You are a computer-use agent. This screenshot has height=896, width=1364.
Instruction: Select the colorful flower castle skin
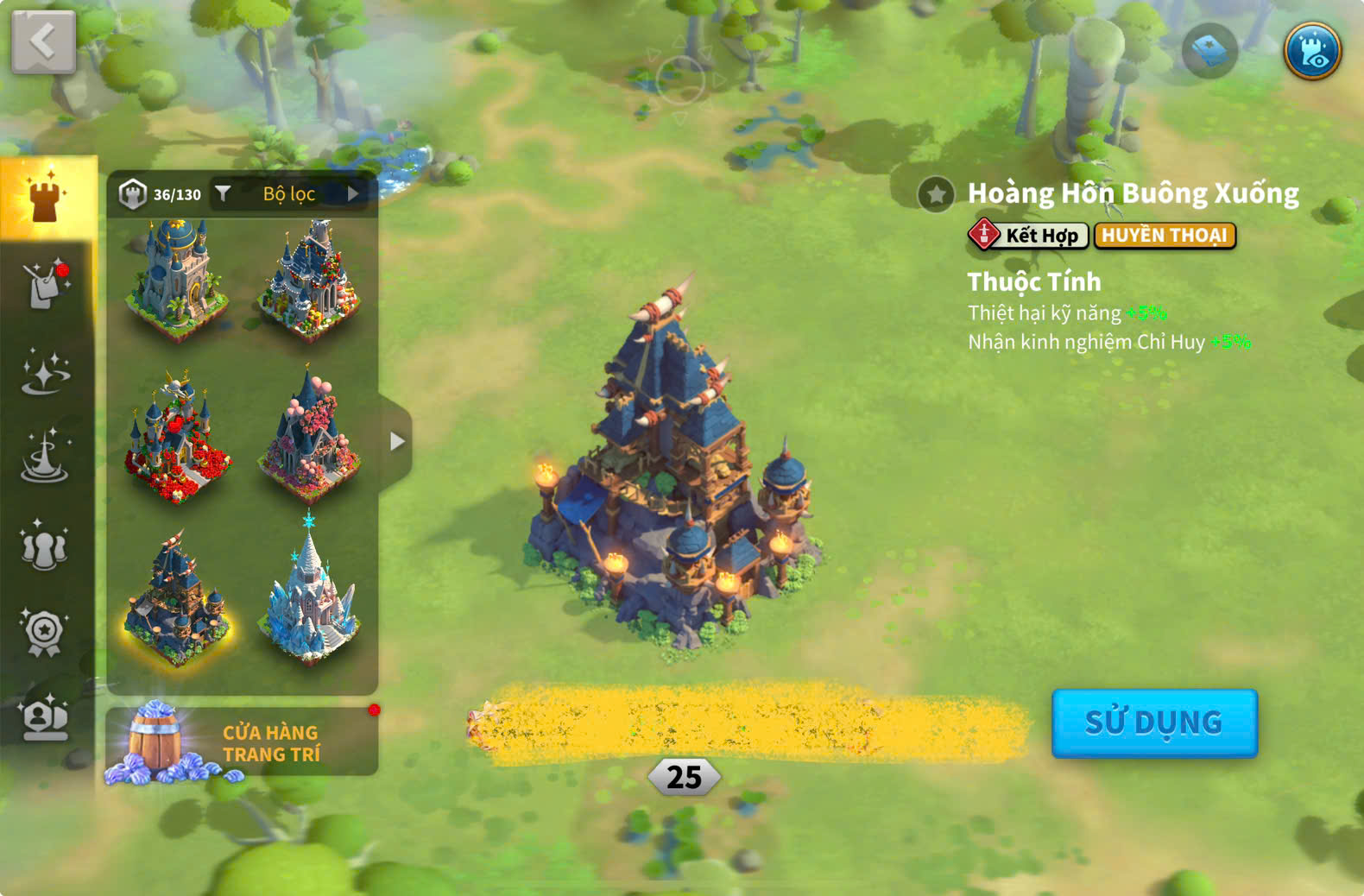click(309, 279)
